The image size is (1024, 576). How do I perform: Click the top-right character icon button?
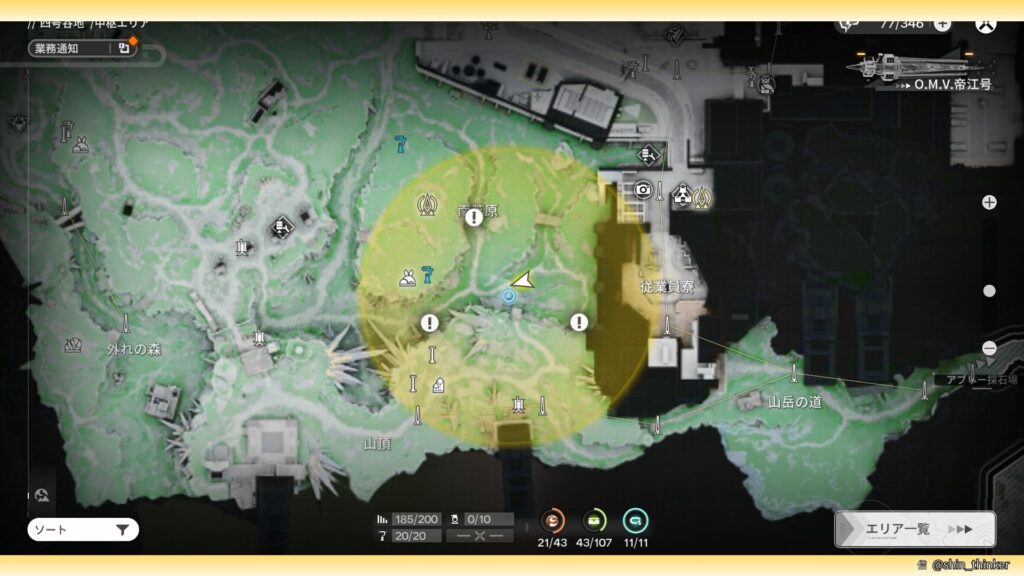[x=986, y=24]
